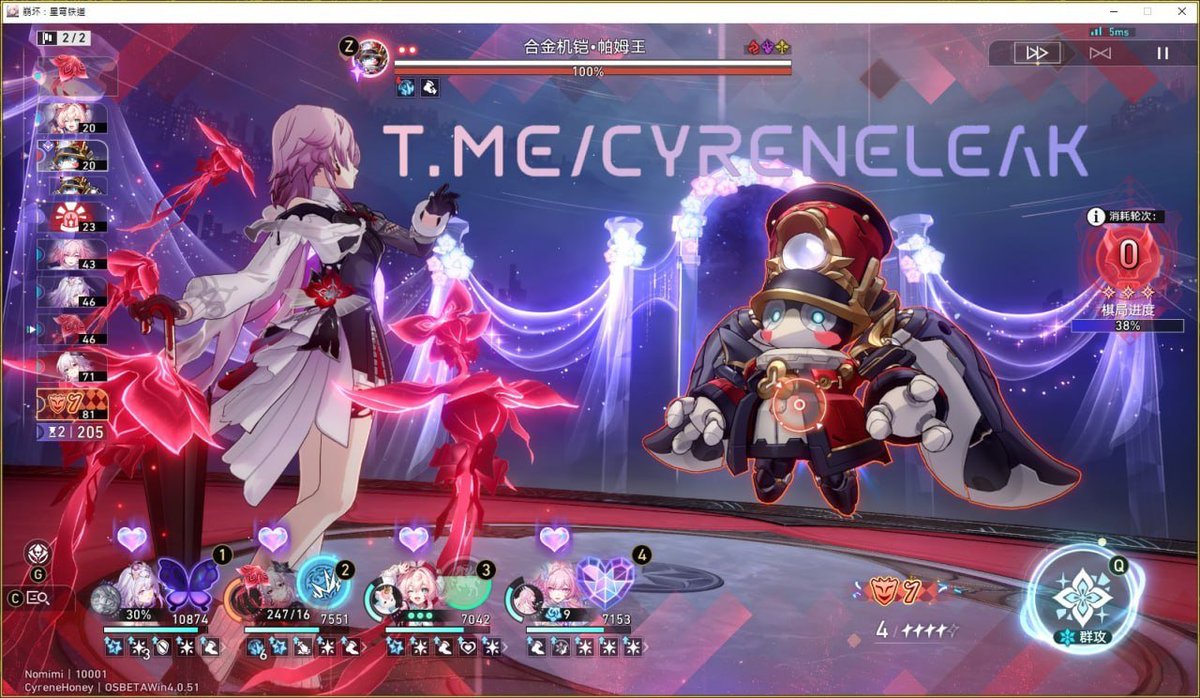
Task: Enable auto-battle with the bowtie icon
Action: (x=1100, y=53)
